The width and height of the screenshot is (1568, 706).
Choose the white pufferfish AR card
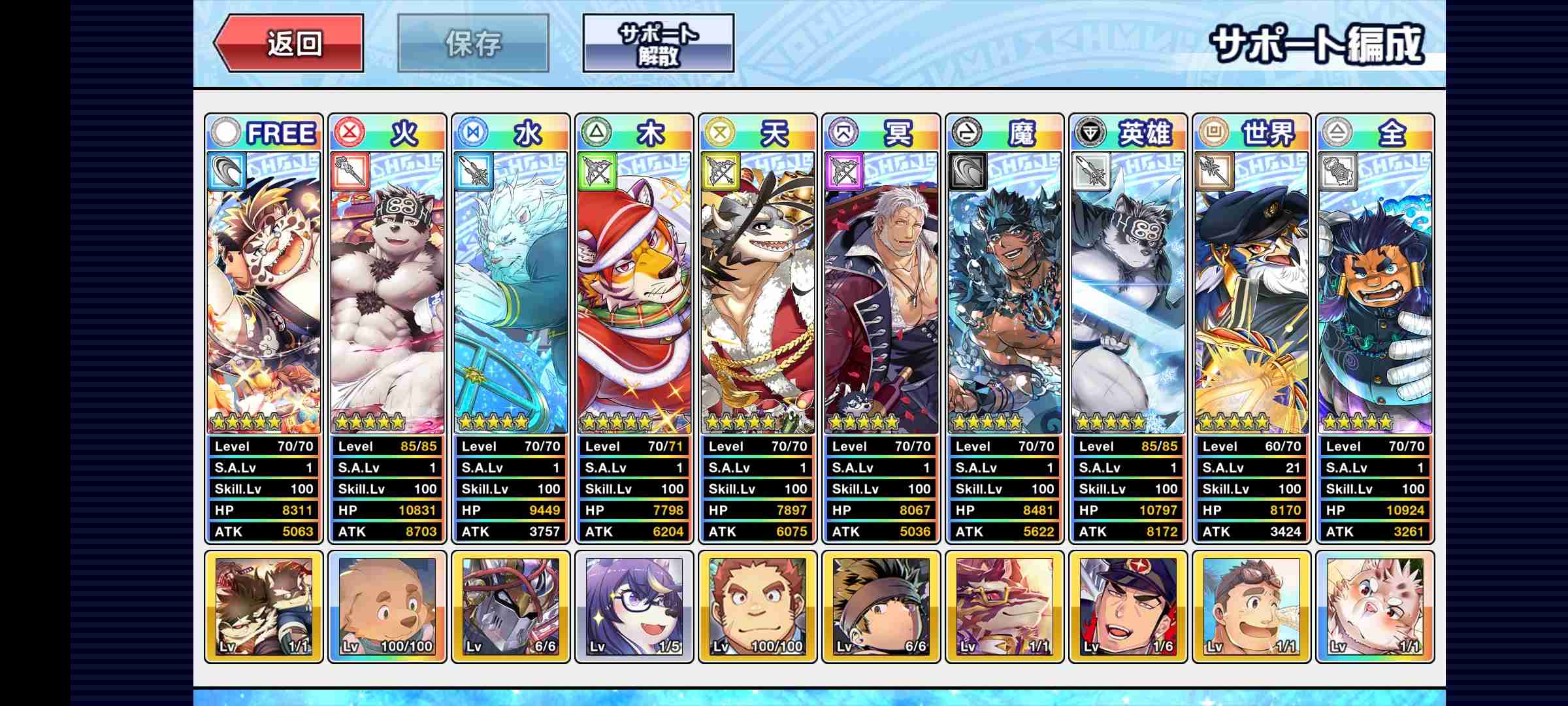1375,607
